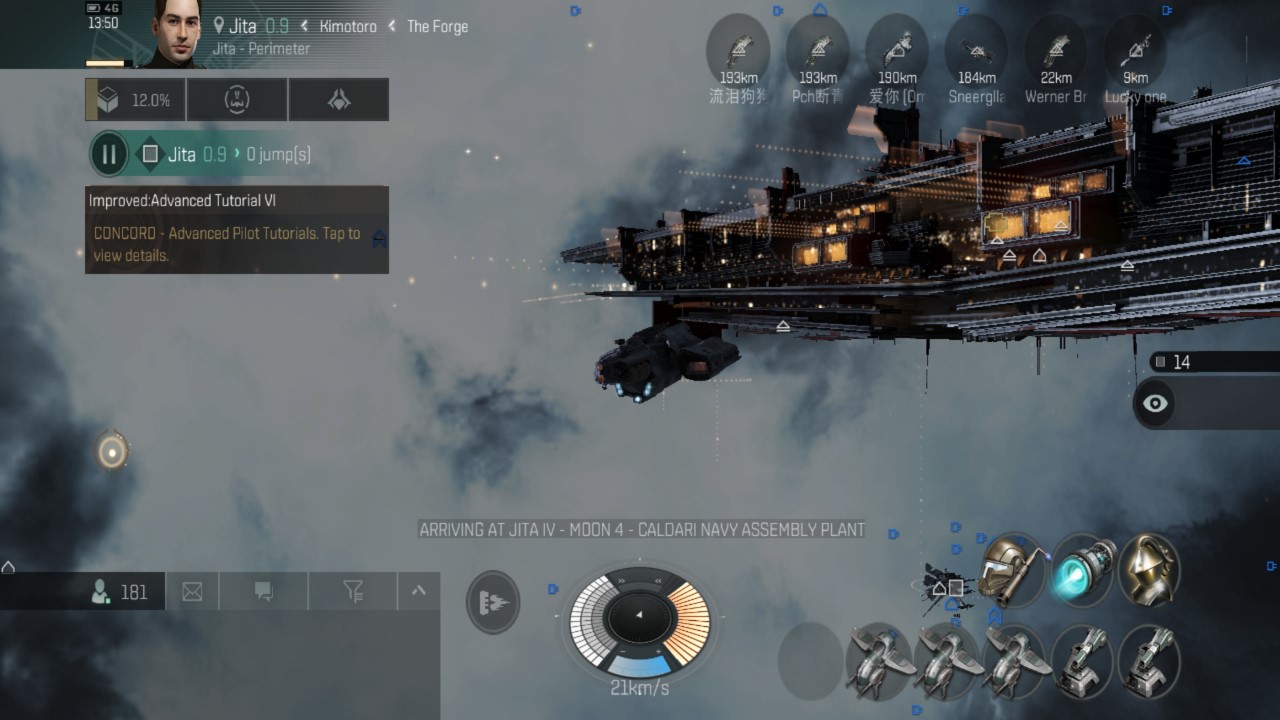Open the mail envelope tab
1280x720 pixels.
192,592
